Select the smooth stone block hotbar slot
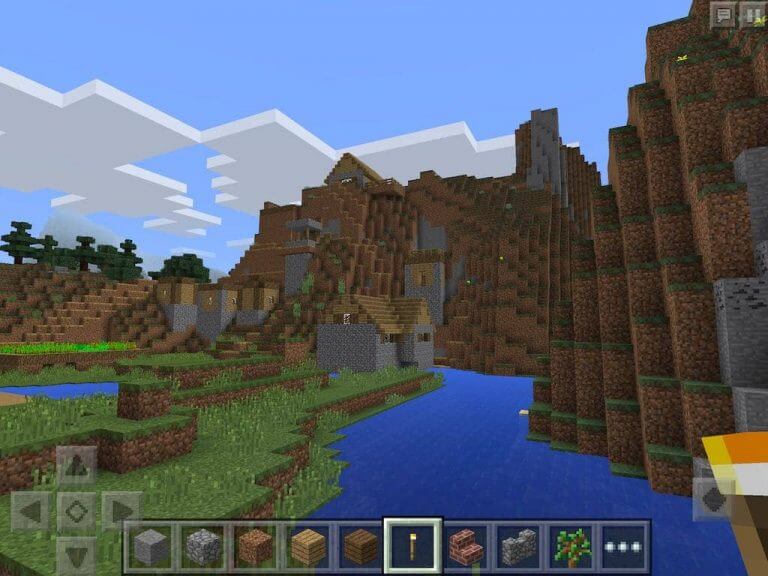 click(x=151, y=546)
